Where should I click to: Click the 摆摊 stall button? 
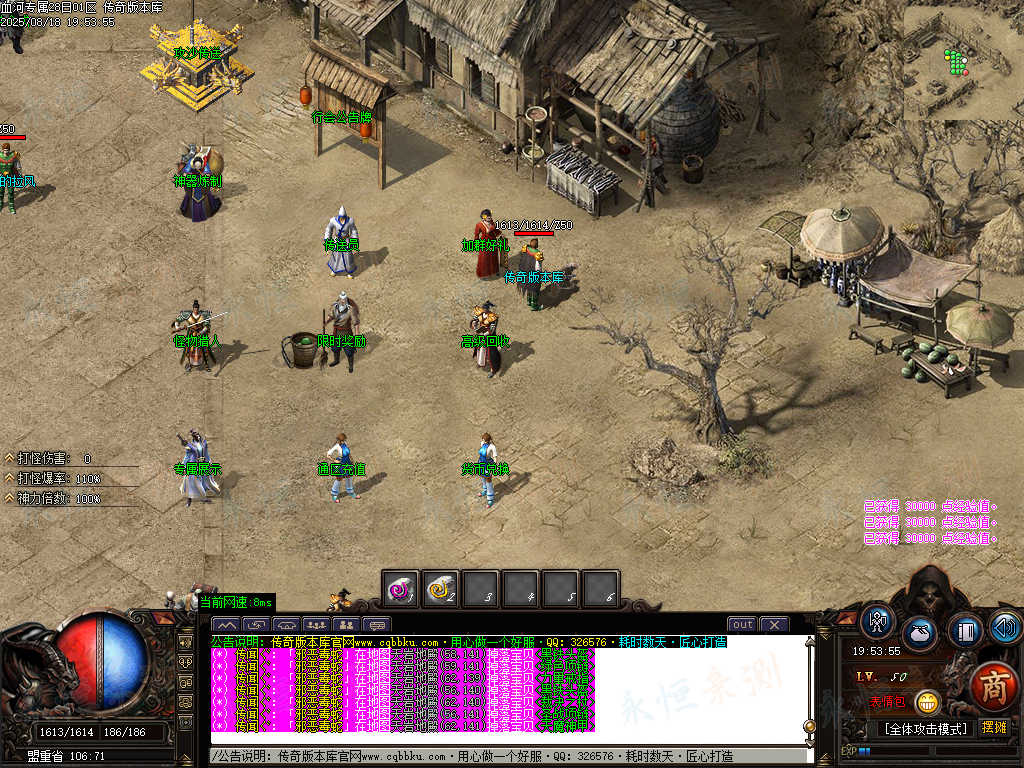click(x=995, y=728)
